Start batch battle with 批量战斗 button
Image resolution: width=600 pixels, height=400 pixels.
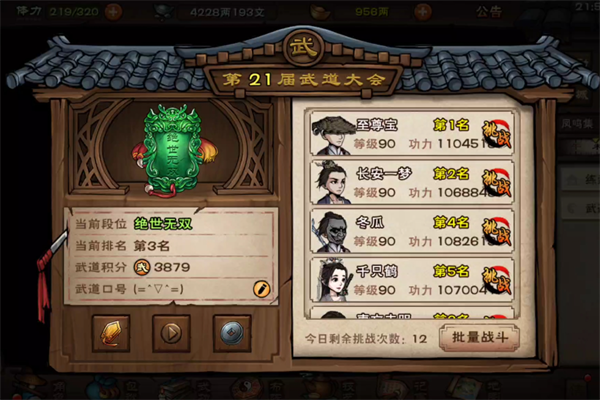pos(479,337)
